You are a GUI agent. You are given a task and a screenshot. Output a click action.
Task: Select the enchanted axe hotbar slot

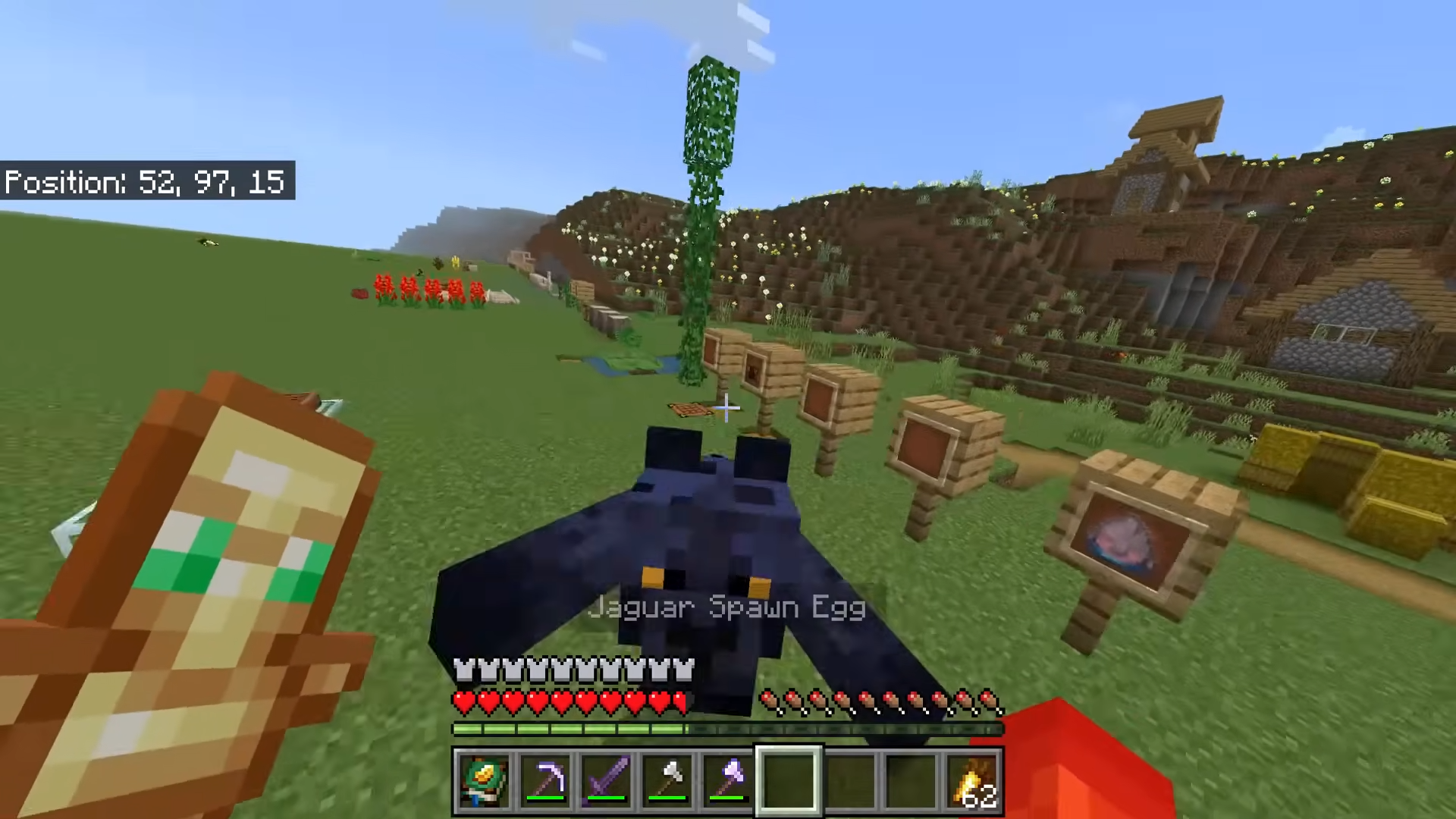tap(727, 780)
